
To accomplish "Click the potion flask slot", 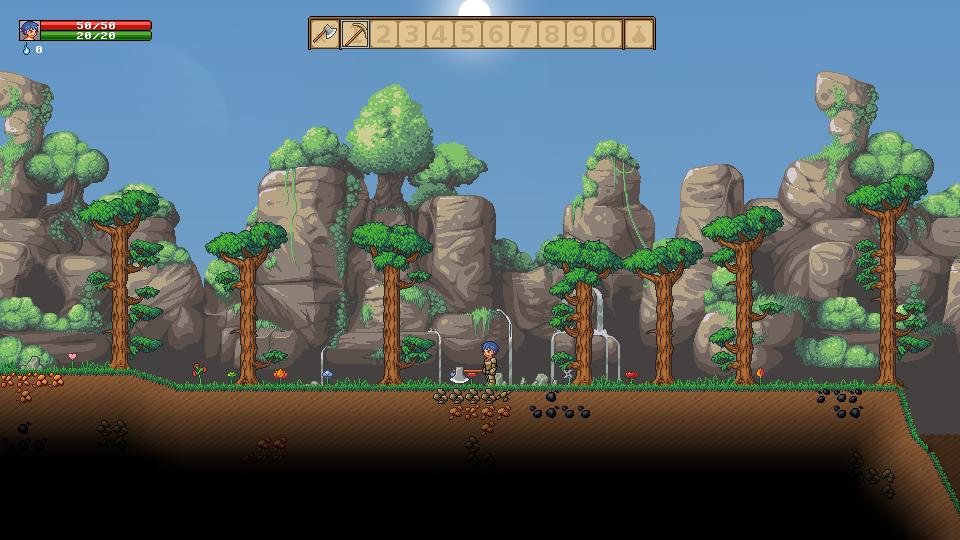I will pos(639,34).
